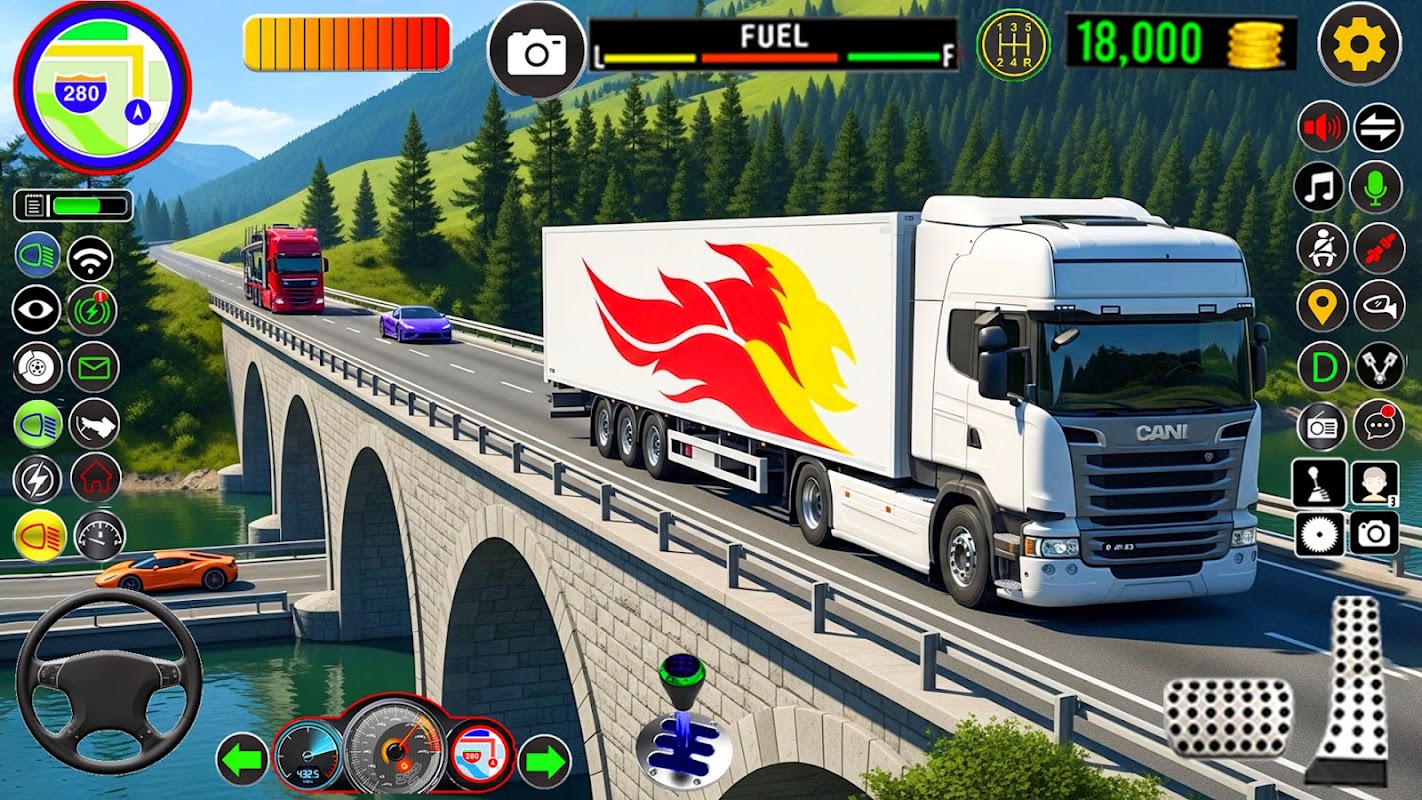Tap the tall accelerator pedal
Viewport: 1422px width, 800px height.
click(1353, 690)
